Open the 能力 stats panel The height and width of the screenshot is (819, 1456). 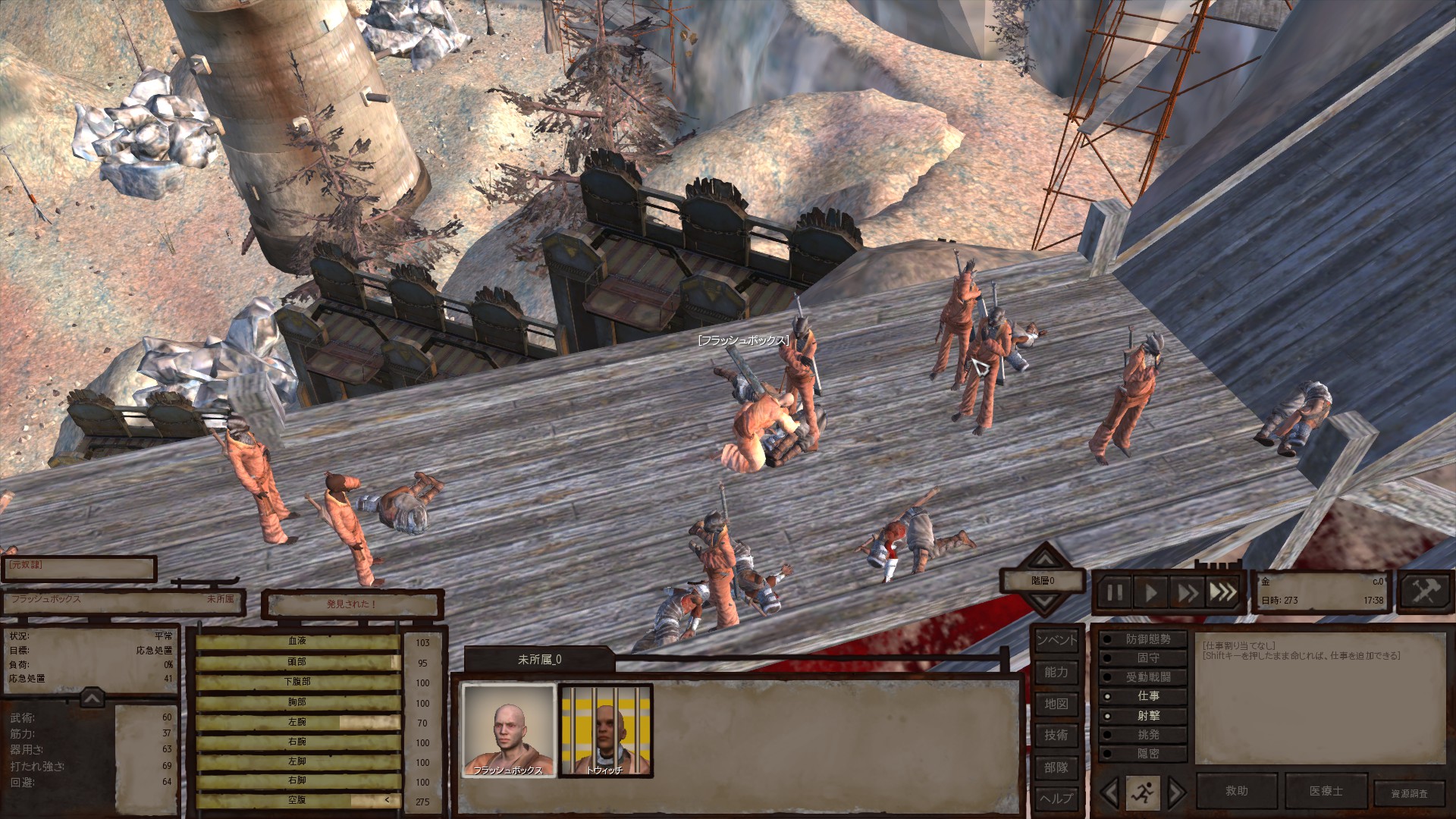click(x=1056, y=672)
